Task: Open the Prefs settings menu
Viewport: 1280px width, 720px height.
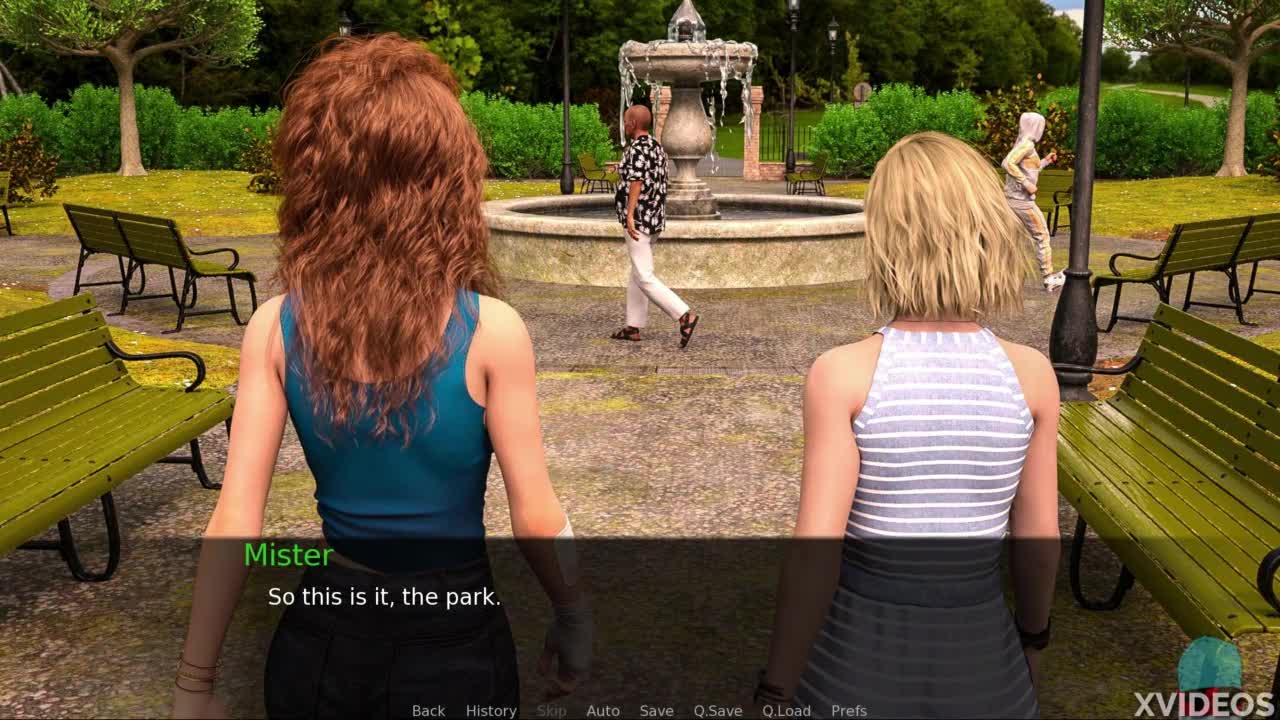Action: tap(849, 711)
